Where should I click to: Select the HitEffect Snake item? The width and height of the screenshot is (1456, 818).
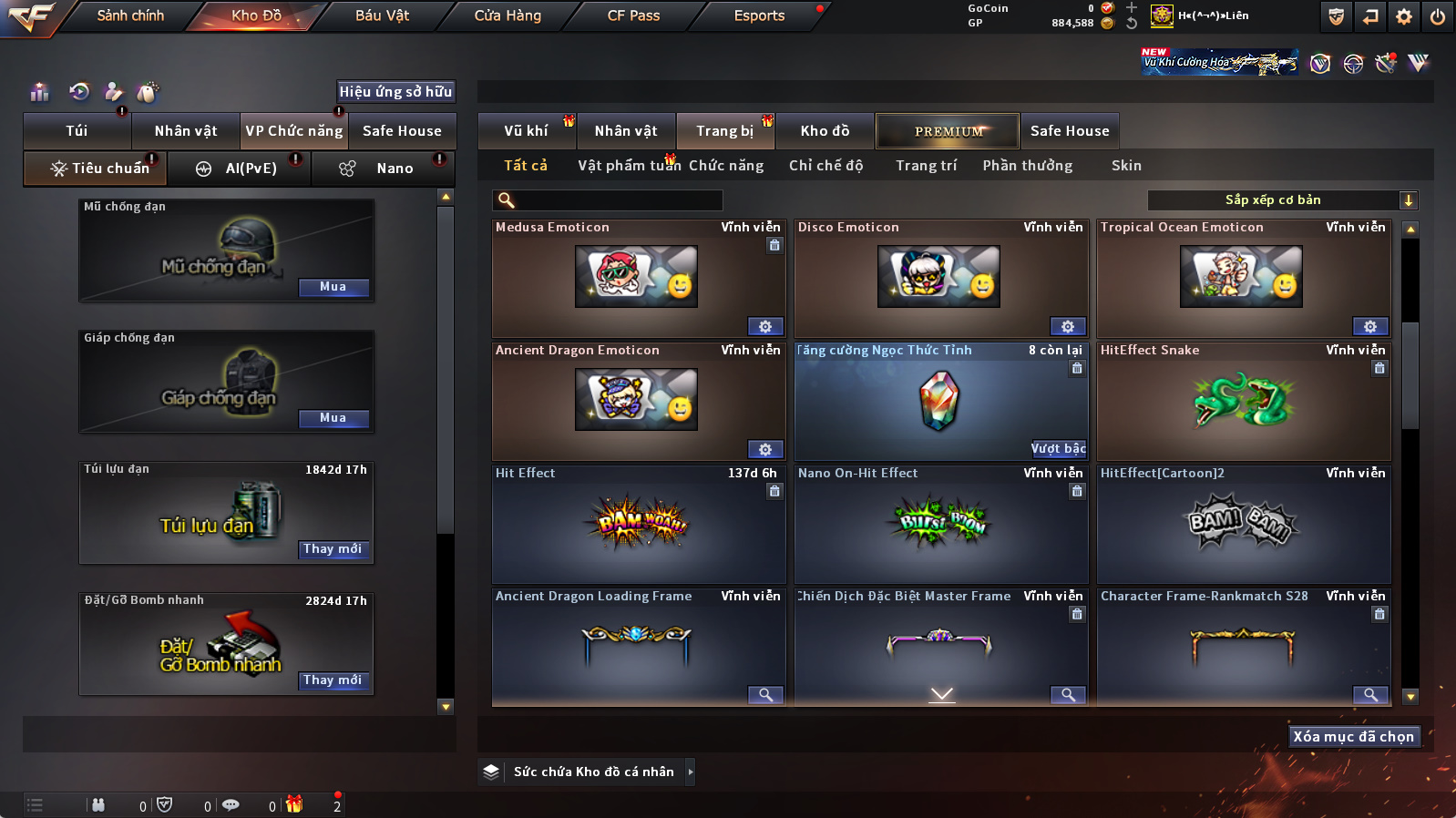1243,401
